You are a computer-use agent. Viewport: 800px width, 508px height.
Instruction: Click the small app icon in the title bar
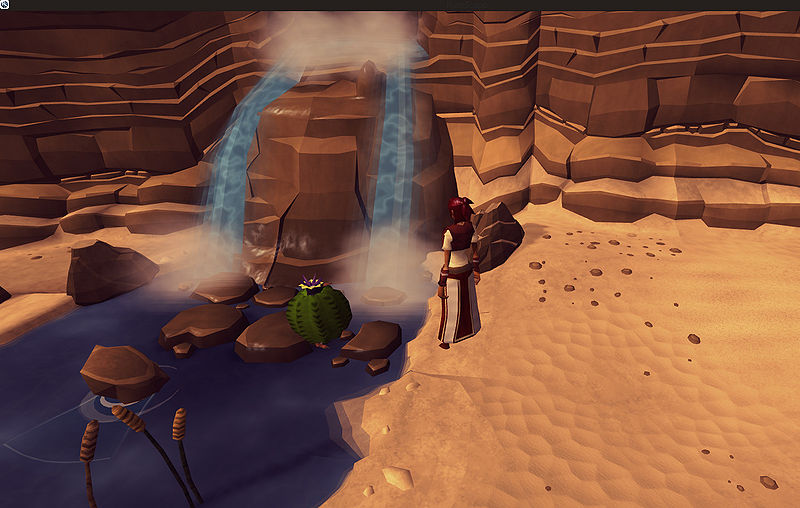click(6, 5)
